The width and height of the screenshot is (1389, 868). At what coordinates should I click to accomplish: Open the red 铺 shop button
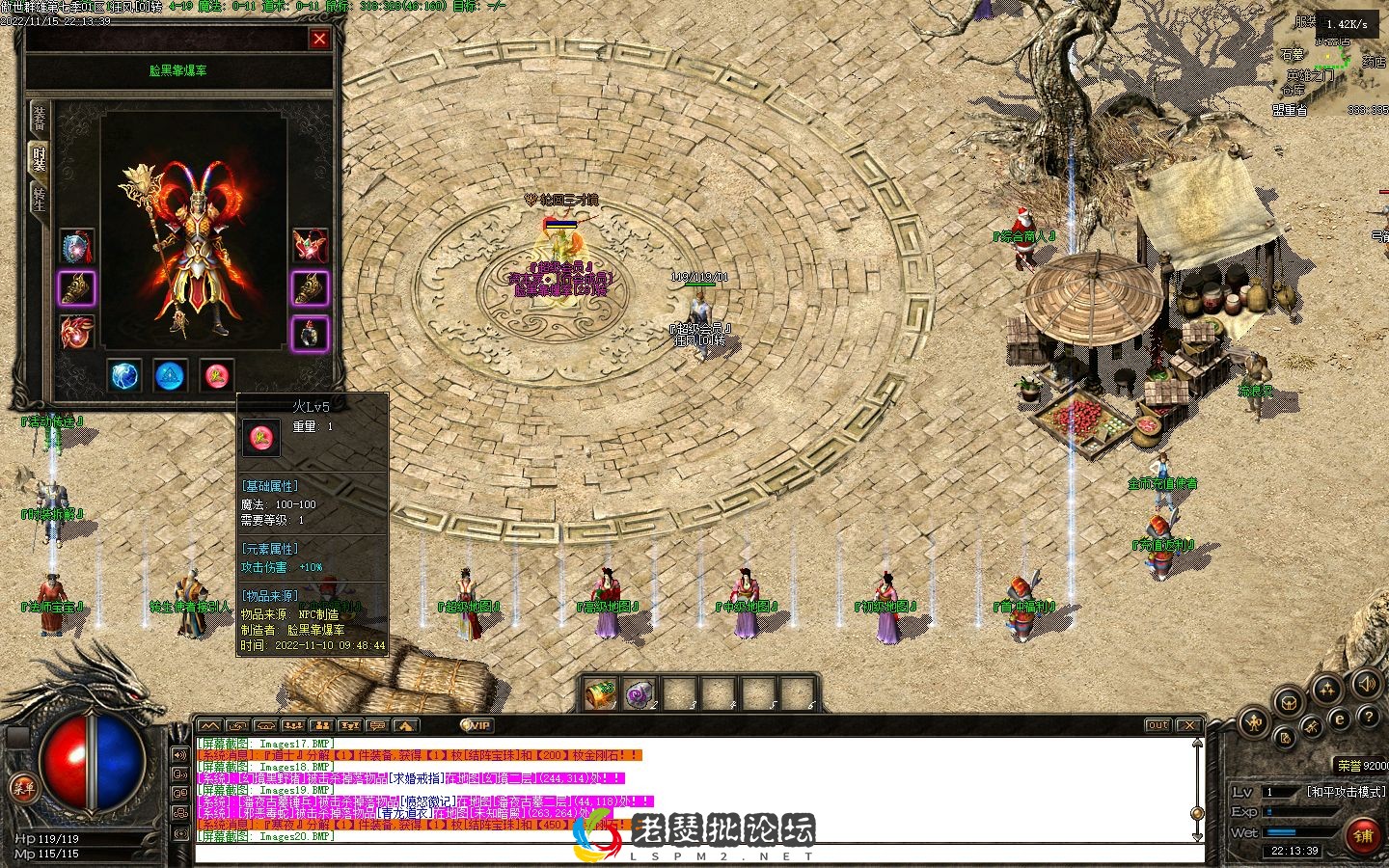pyautogui.click(x=1363, y=835)
